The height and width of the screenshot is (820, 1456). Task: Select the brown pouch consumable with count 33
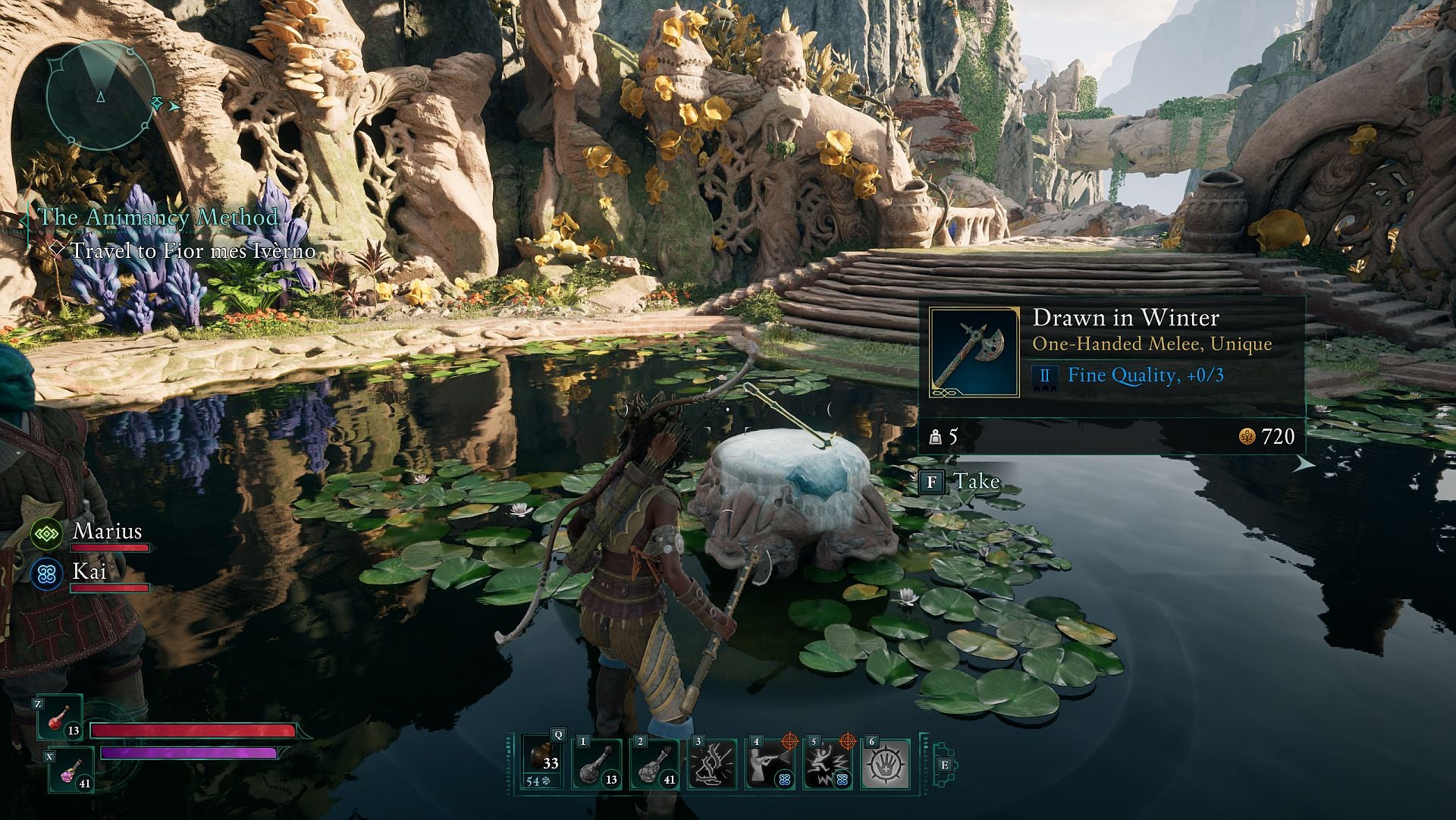click(x=543, y=762)
